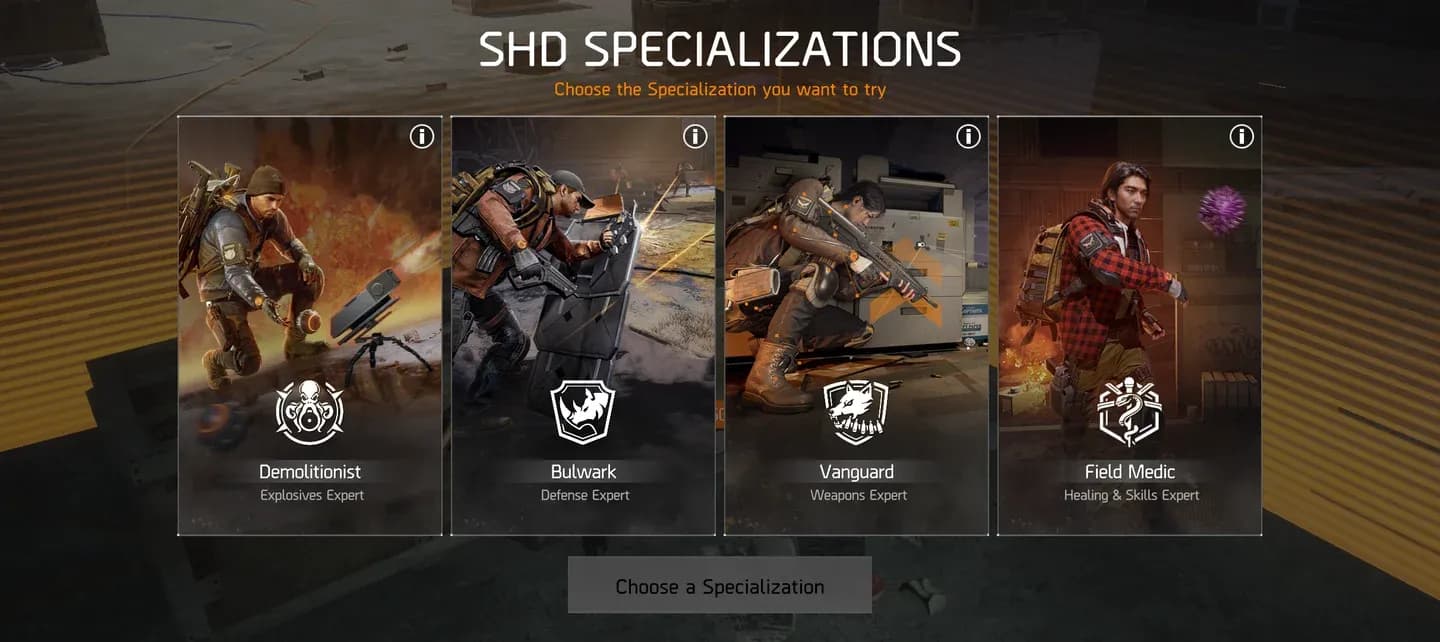Open the Bulwark info icon
The width and height of the screenshot is (1440, 642).
[695, 136]
